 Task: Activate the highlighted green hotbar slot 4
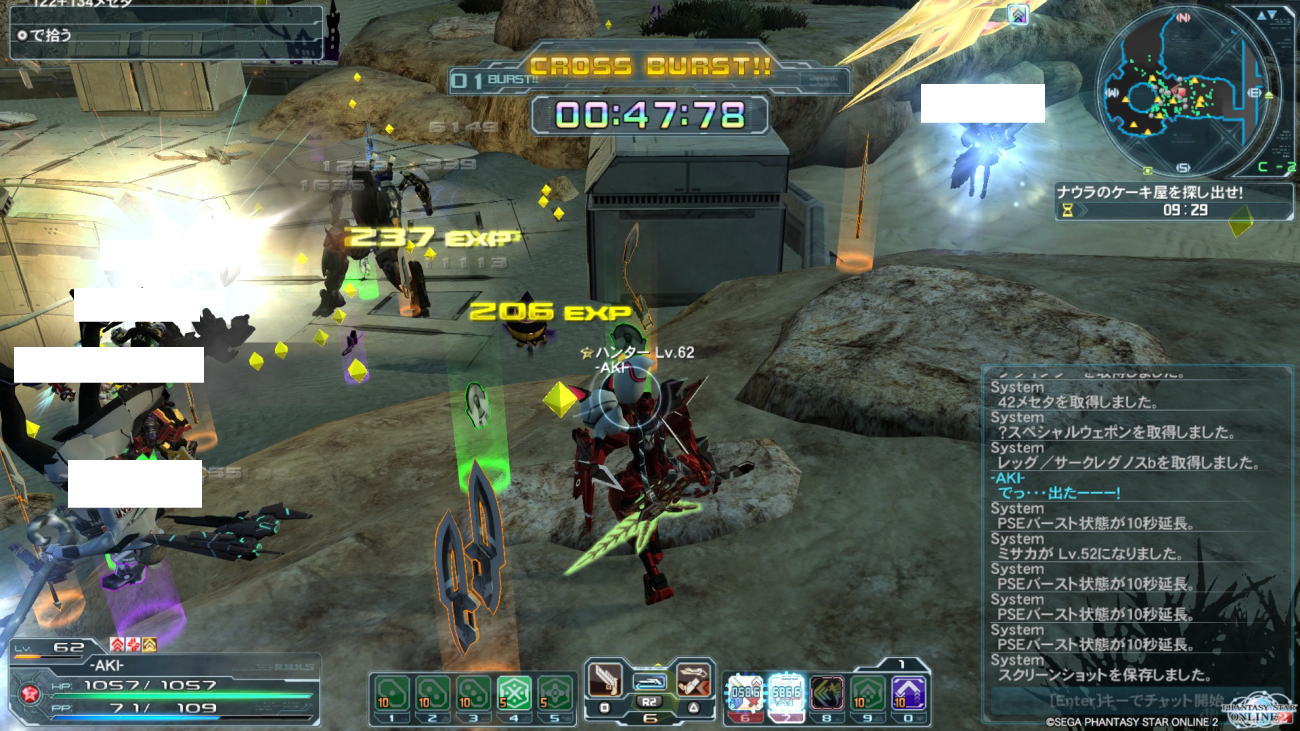[x=513, y=692]
